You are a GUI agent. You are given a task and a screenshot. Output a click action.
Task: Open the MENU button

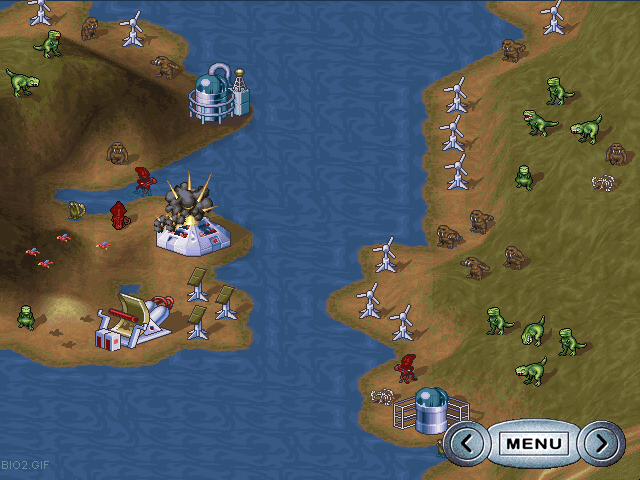pos(534,442)
